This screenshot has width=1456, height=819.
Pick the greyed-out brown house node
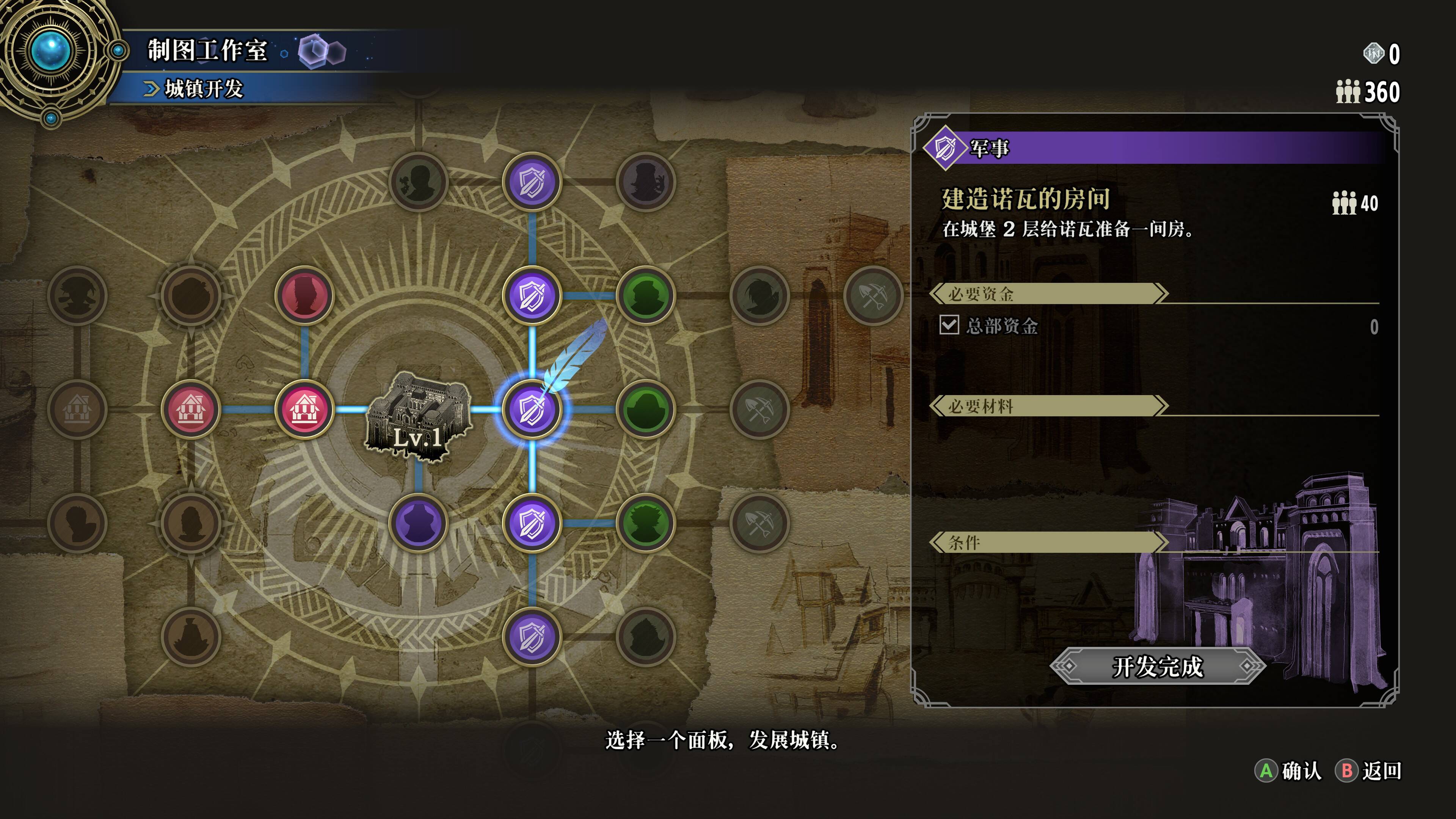point(77,409)
